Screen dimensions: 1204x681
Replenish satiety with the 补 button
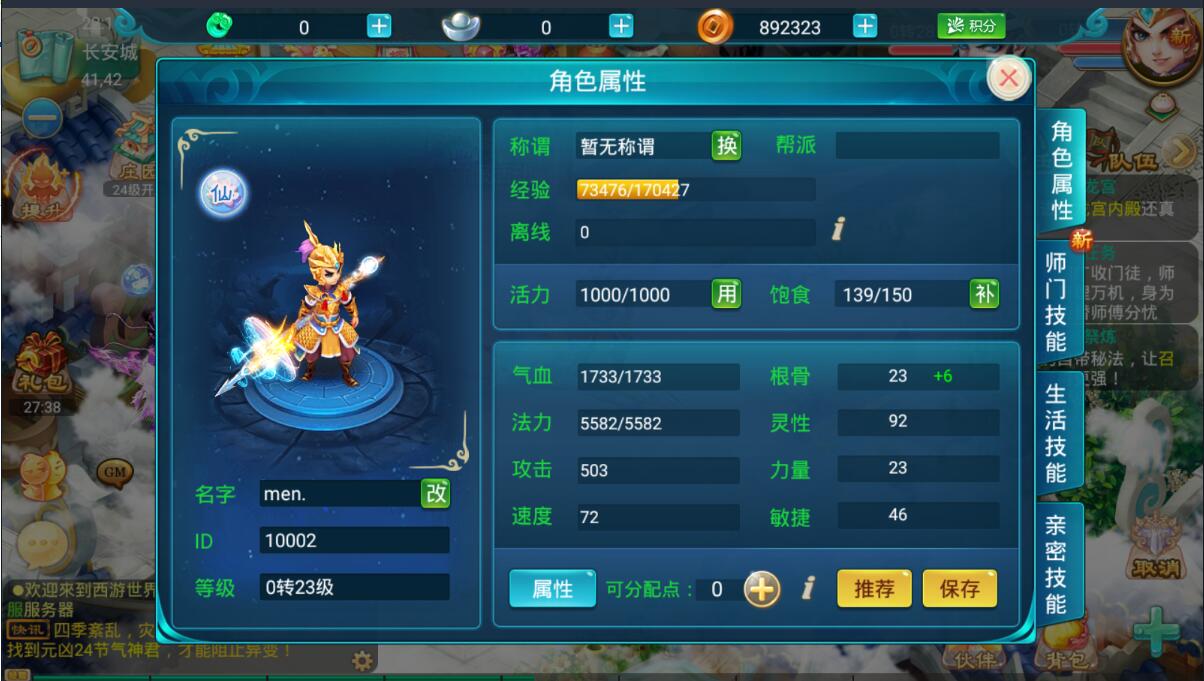pos(984,294)
